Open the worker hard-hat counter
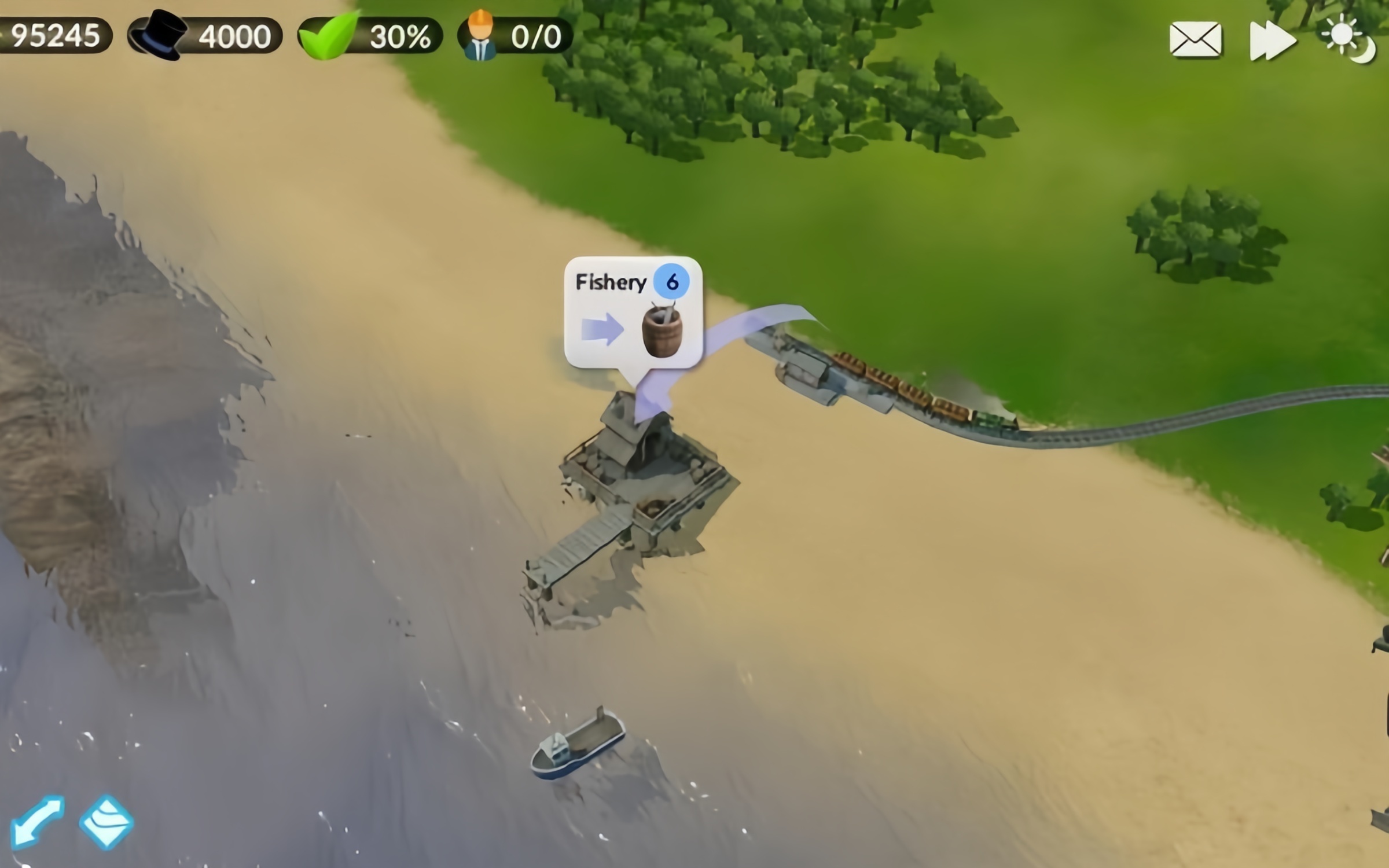 tap(515, 36)
